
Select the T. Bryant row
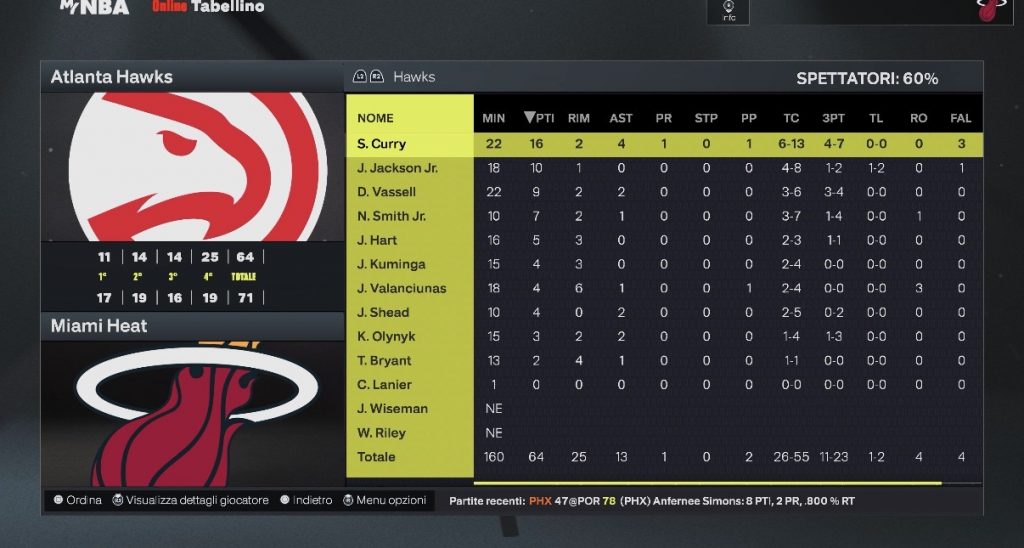[384, 360]
